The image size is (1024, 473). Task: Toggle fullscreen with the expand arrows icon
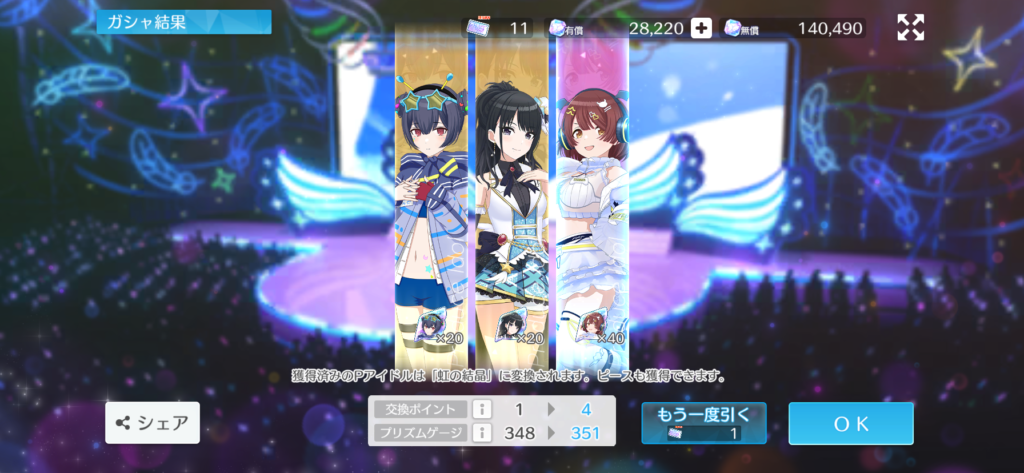[910, 28]
